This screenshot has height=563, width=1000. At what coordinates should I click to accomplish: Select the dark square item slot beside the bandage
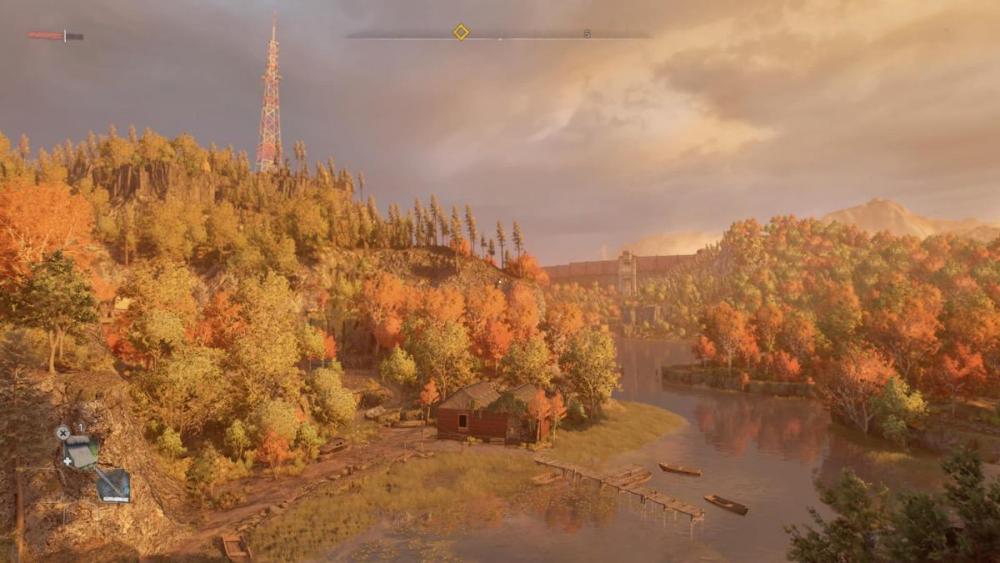[x=113, y=485]
